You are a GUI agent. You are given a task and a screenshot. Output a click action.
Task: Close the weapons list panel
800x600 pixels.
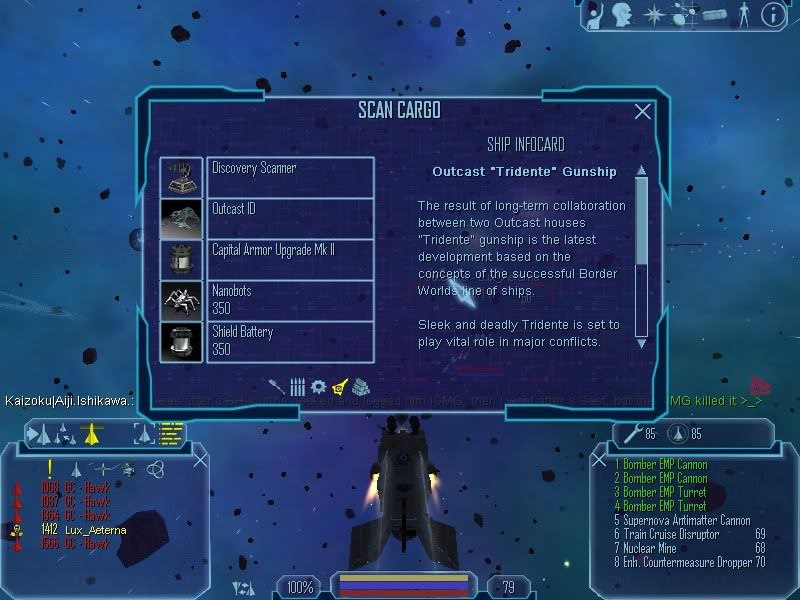tap(600, 460)
